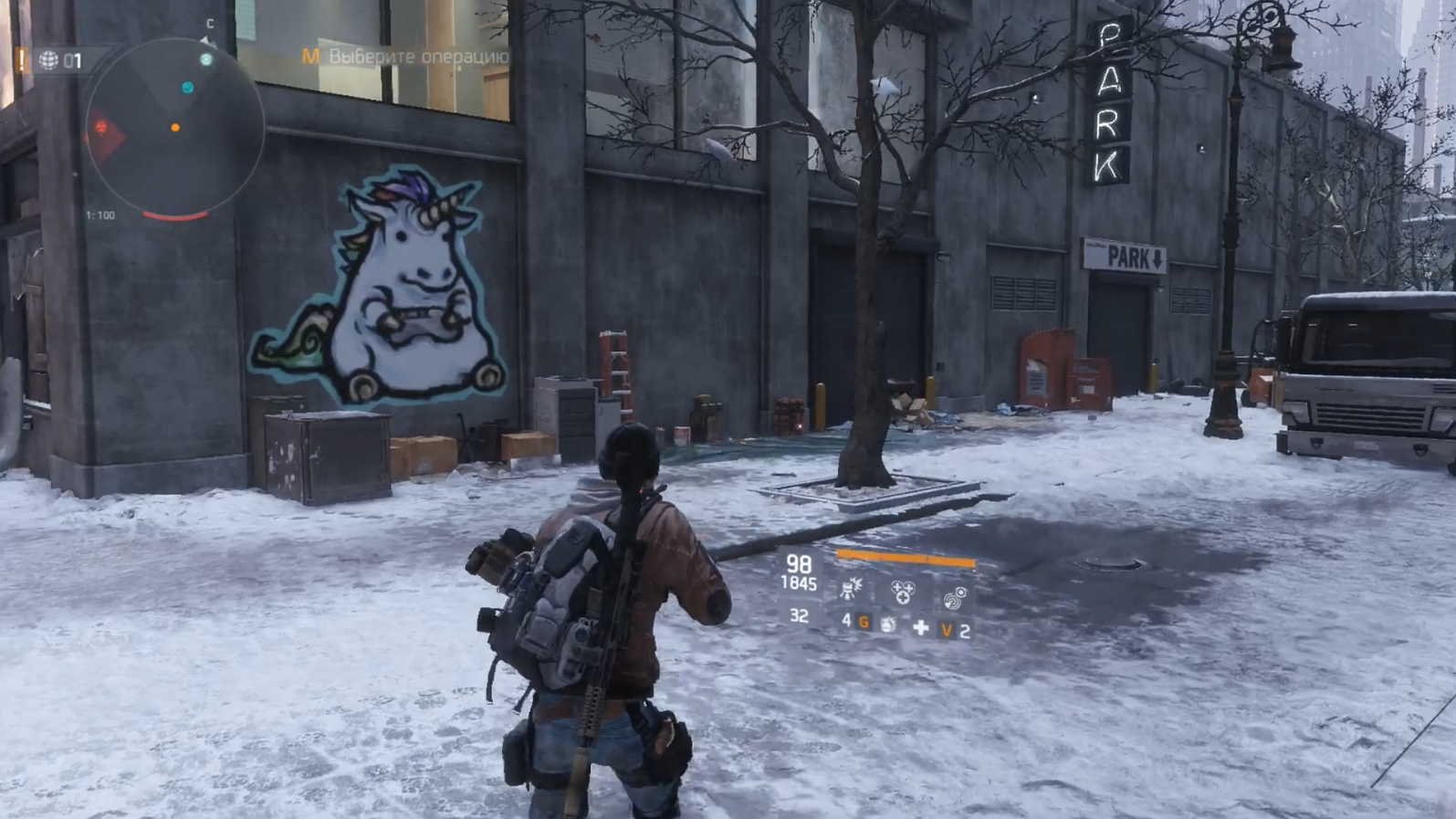Open the circular minimap
Viewport: 1456px width, 819px height.
(x=174, y=129)
